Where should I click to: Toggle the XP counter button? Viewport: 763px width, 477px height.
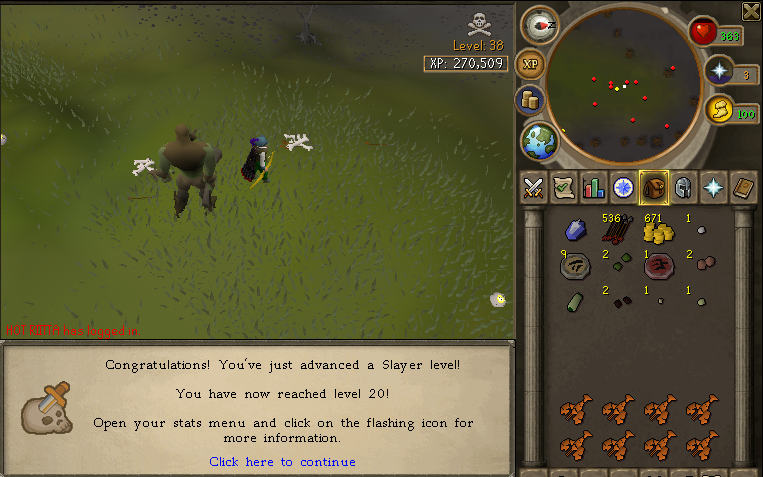(x=531, y=63)
